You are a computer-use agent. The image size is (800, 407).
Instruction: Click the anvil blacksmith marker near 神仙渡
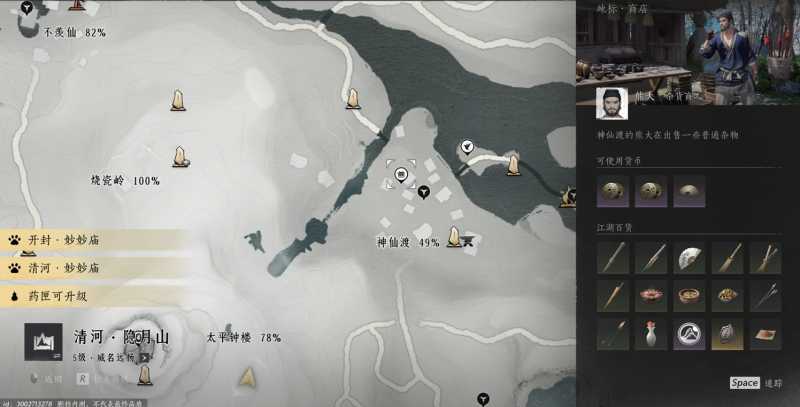[x=467, y=240]
